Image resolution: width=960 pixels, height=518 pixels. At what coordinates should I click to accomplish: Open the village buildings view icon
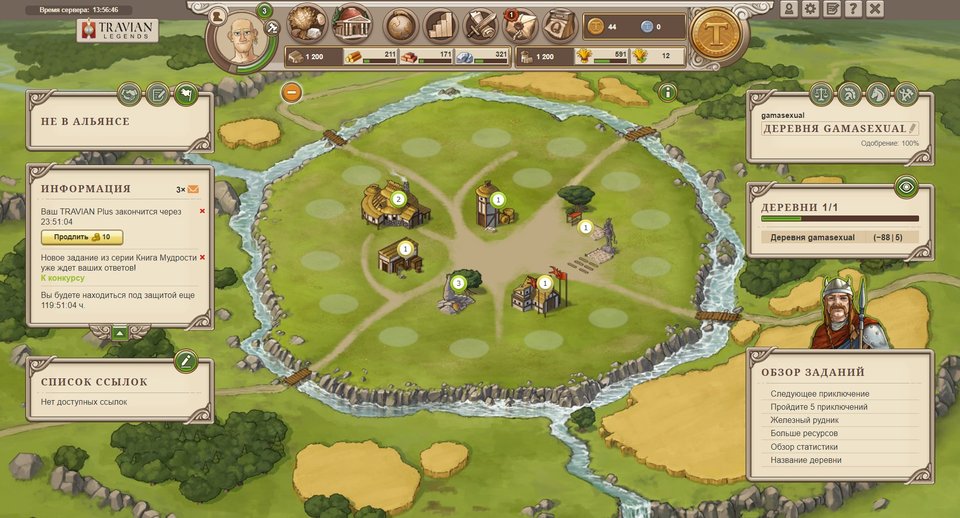[x=351, y=23]
